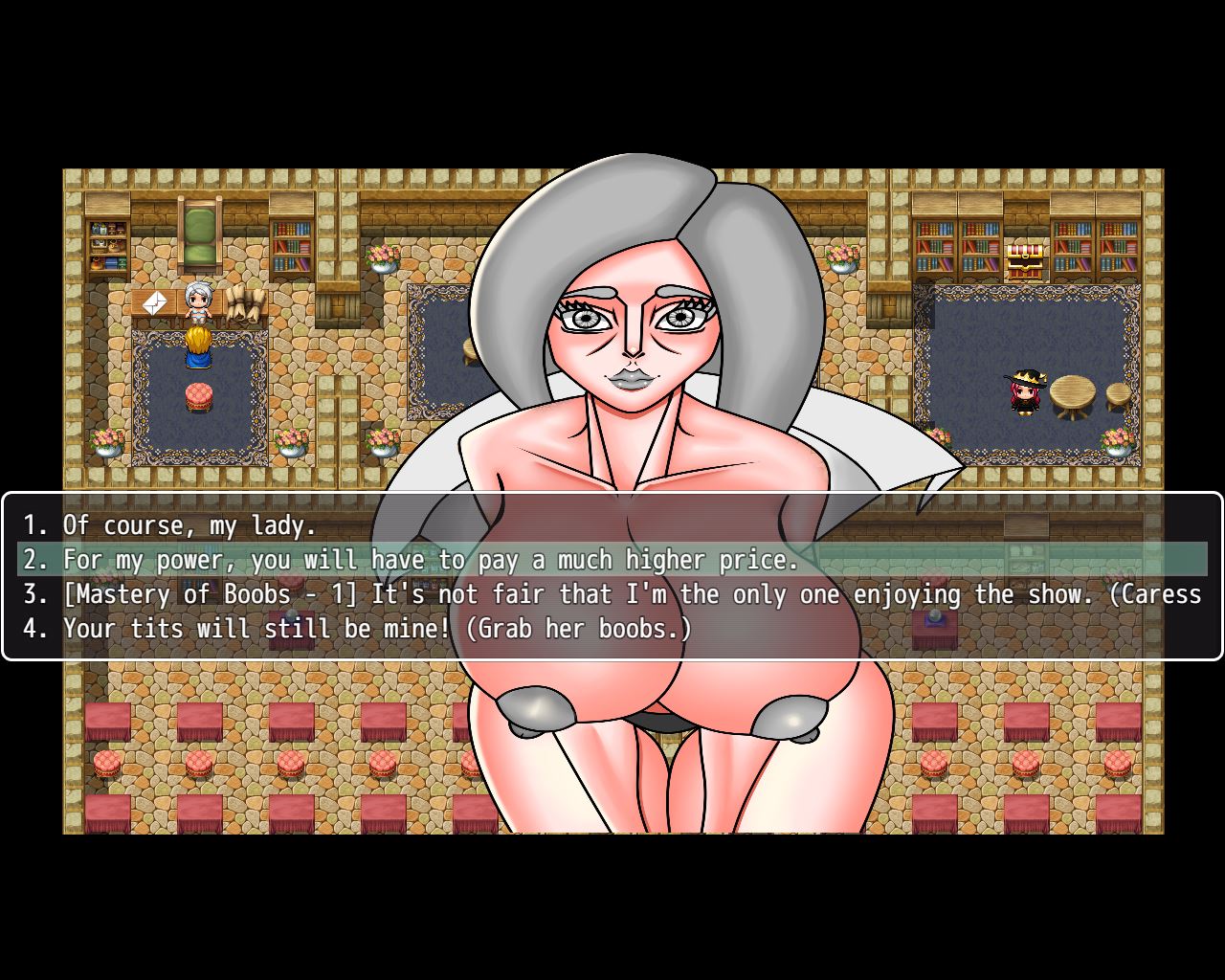Select the "much higher price" dialogue option
The image size is (1225, 980).
click(431, 560)
